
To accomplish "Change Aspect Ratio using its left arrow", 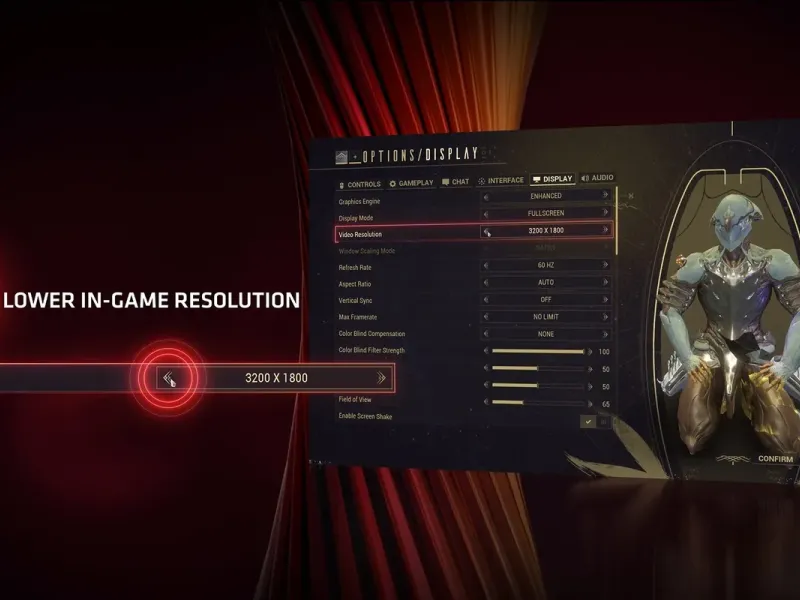I will click(x=487, y=283).
